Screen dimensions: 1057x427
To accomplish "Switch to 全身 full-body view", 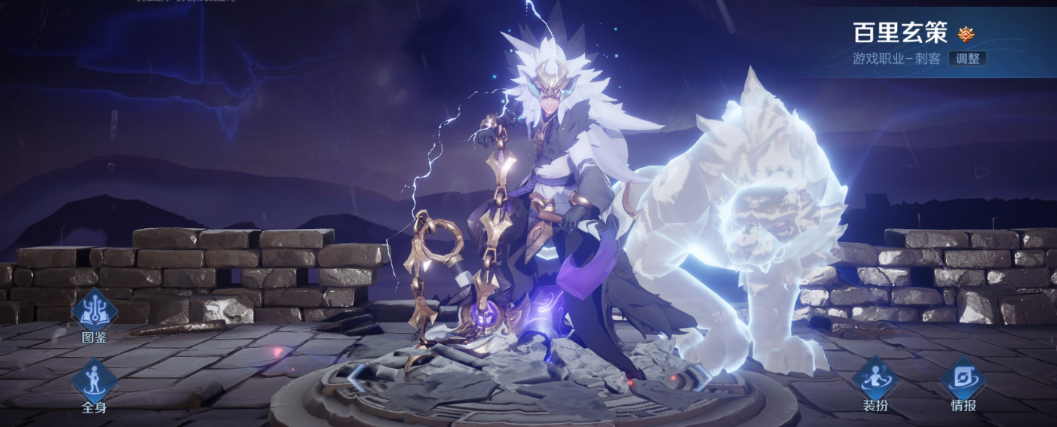I will pyautogui.click(x=94, y=381).
